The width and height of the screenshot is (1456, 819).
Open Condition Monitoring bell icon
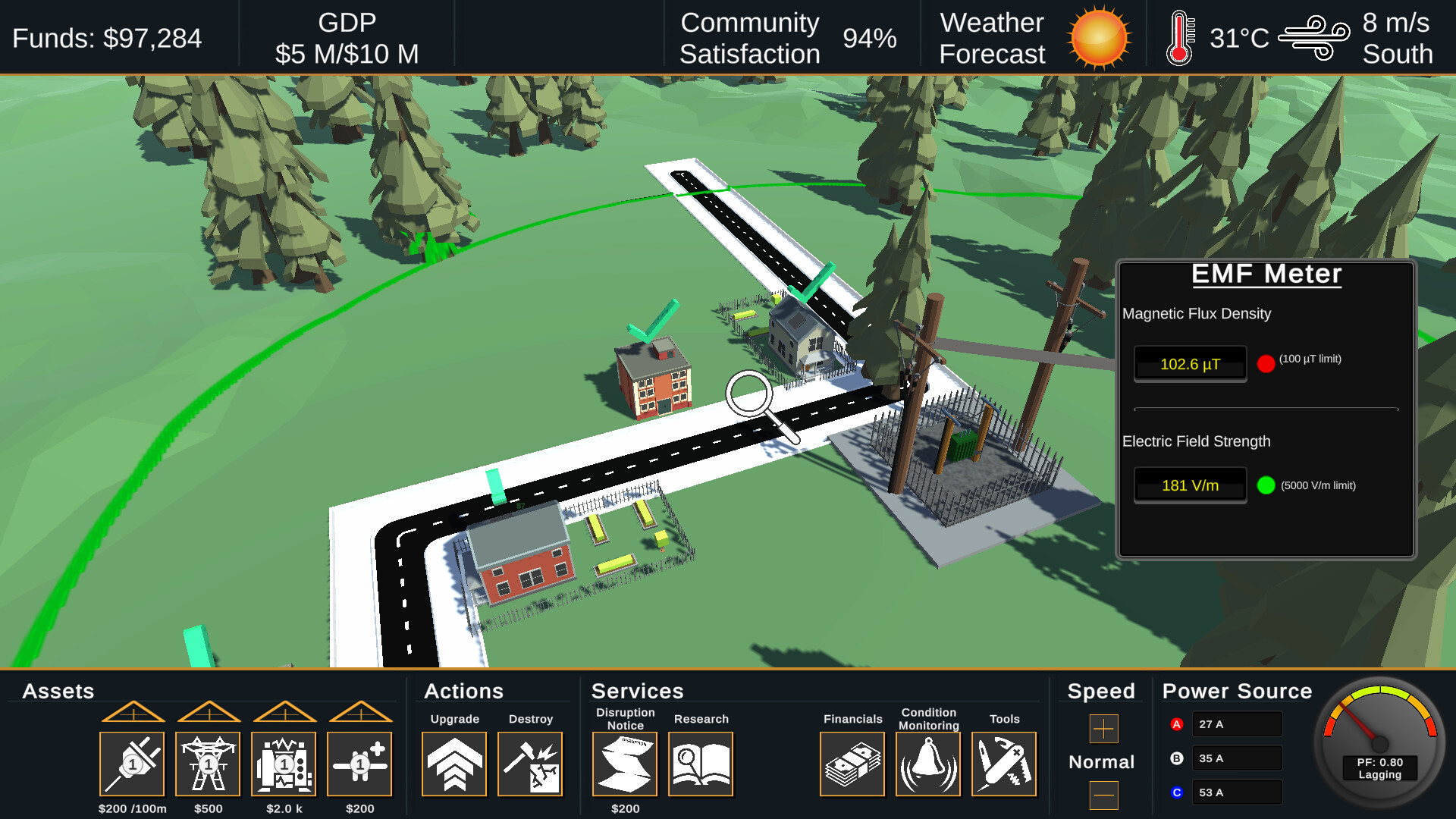928,764
